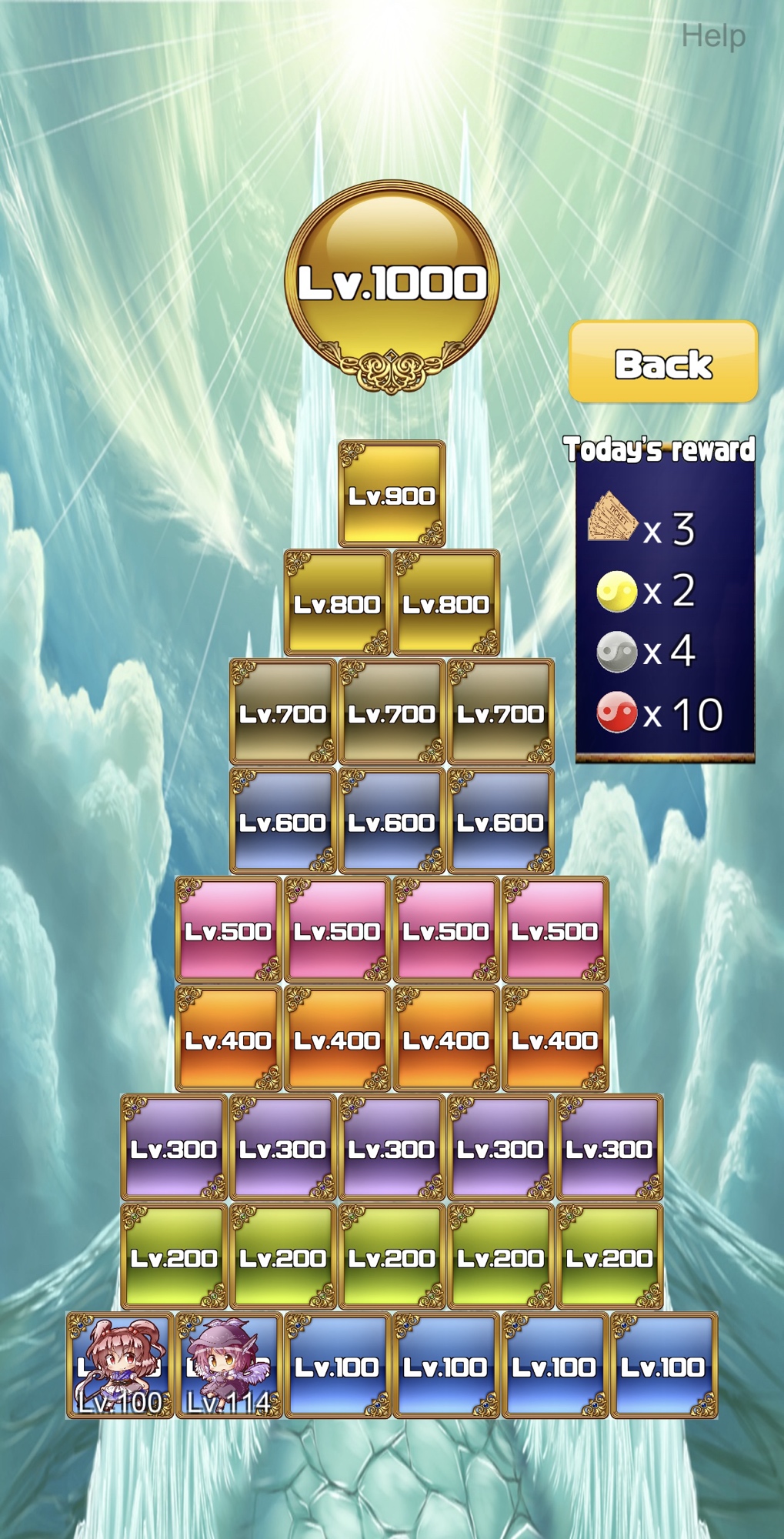Open the Help screen
The image size is (784, 1539).
click(713, 36)
